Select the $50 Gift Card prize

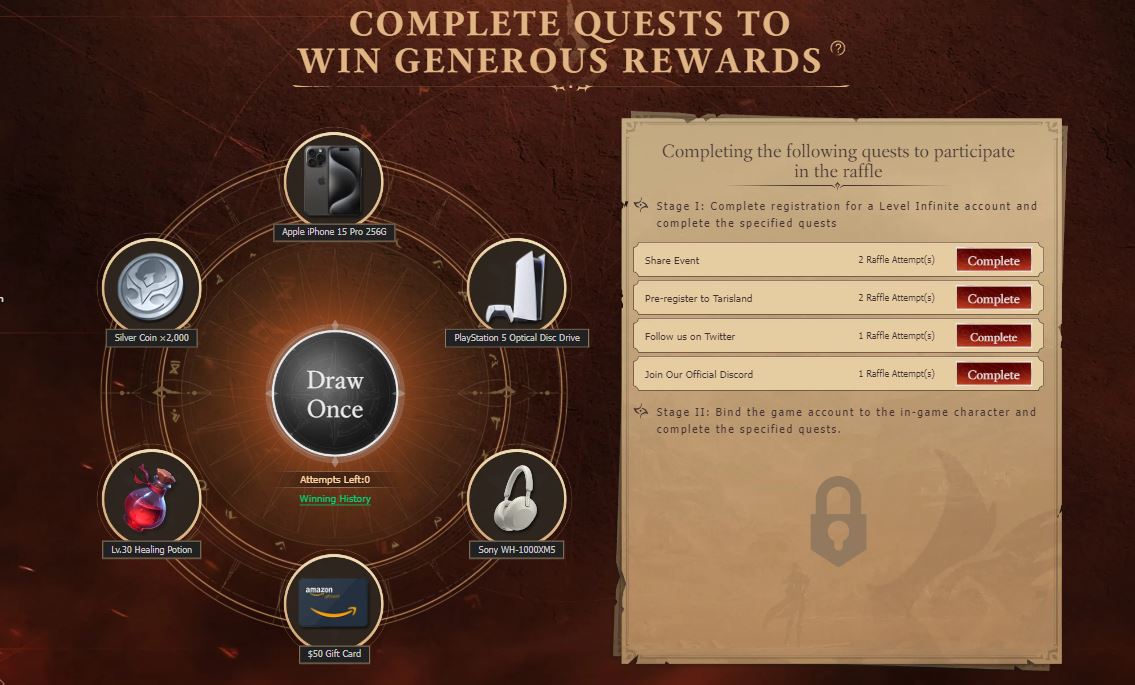(334, 603)
